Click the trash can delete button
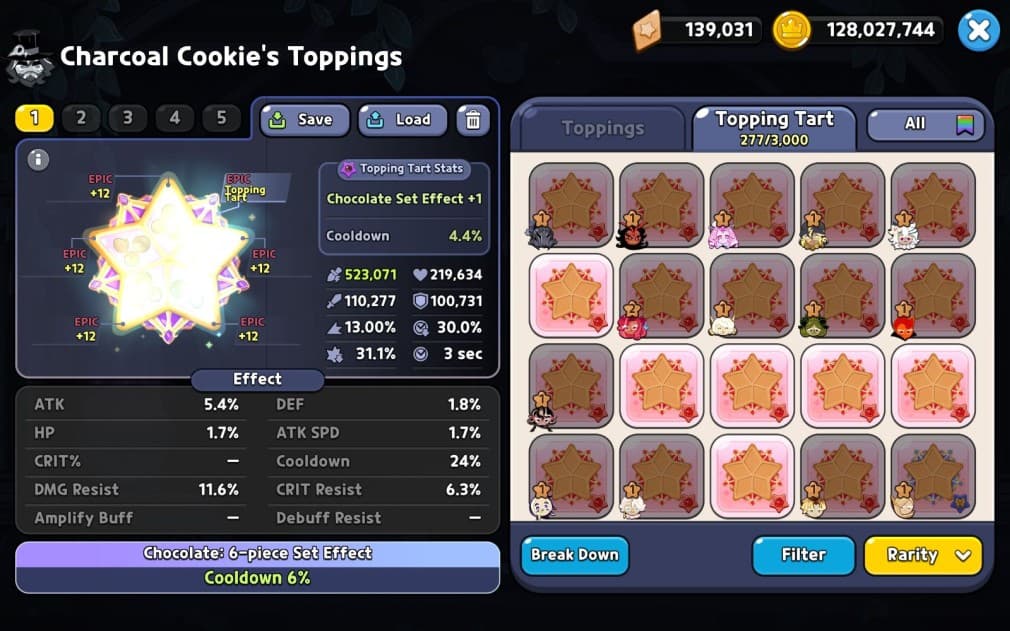This screenshot has width=1010, height=631. click(x=473, y=120)
